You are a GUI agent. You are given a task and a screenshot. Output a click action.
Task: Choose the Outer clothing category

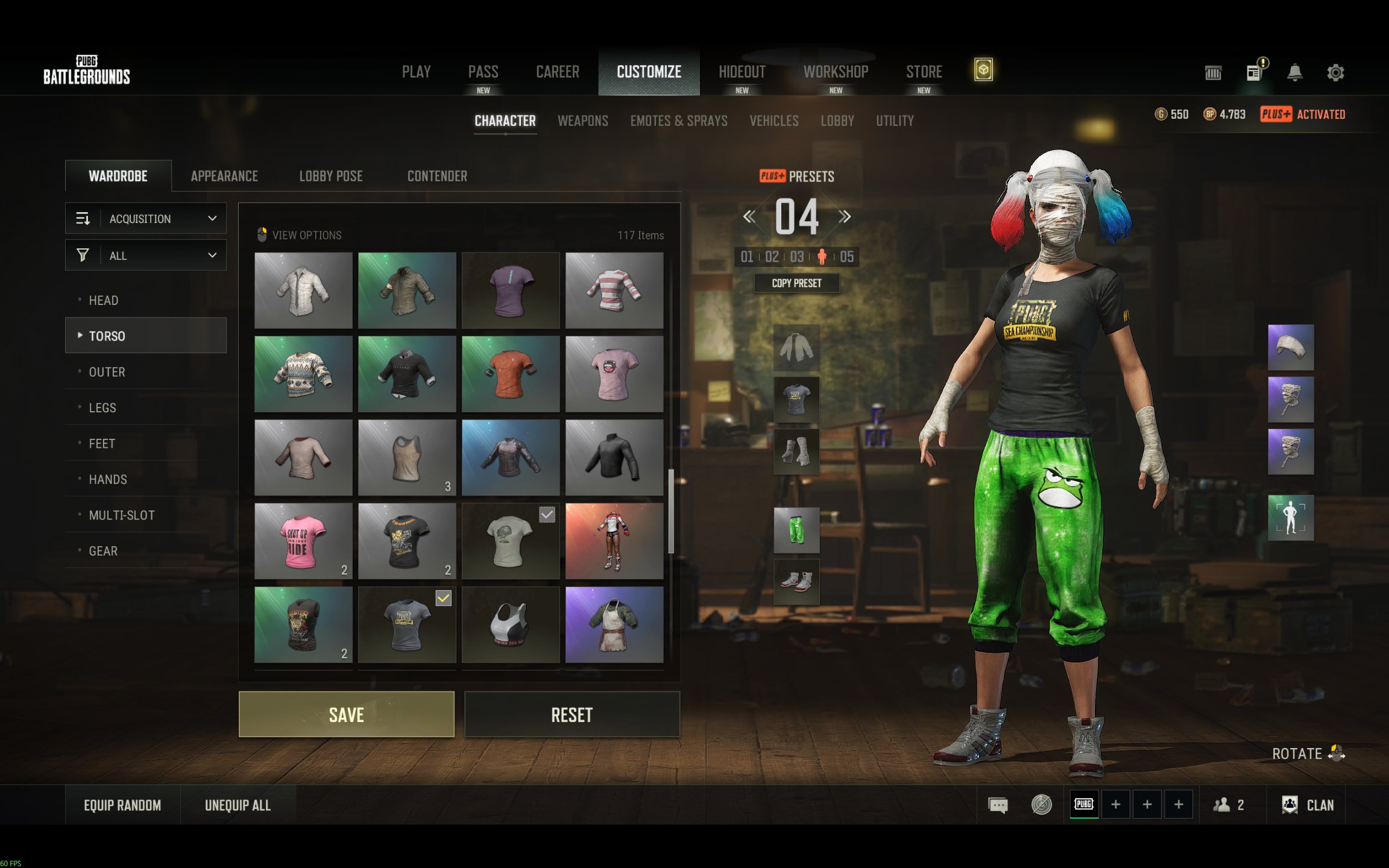coord(107,372)
